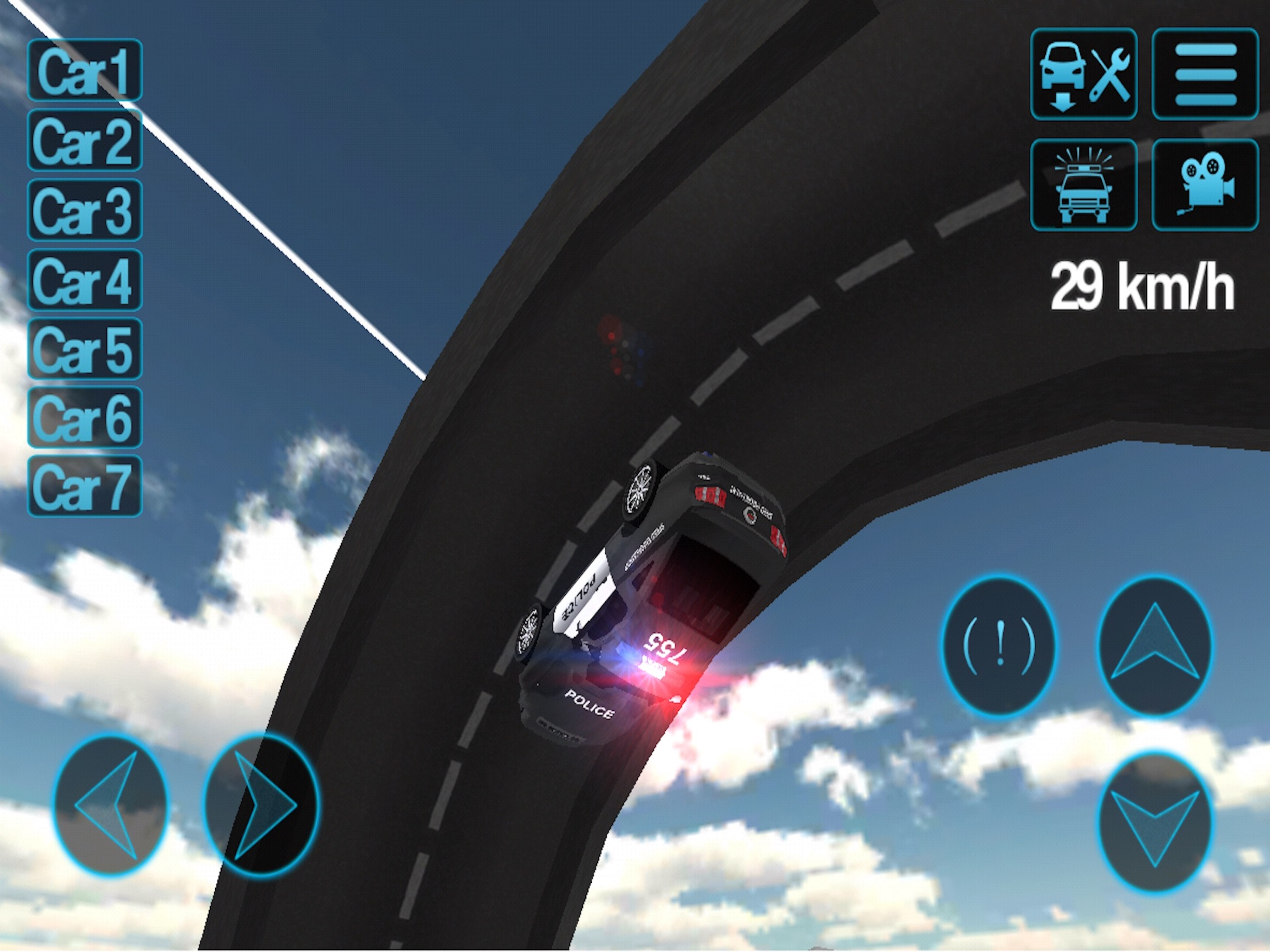Tap the handbrake exclamation button
1270x952 pixels.
pos(999,646)
